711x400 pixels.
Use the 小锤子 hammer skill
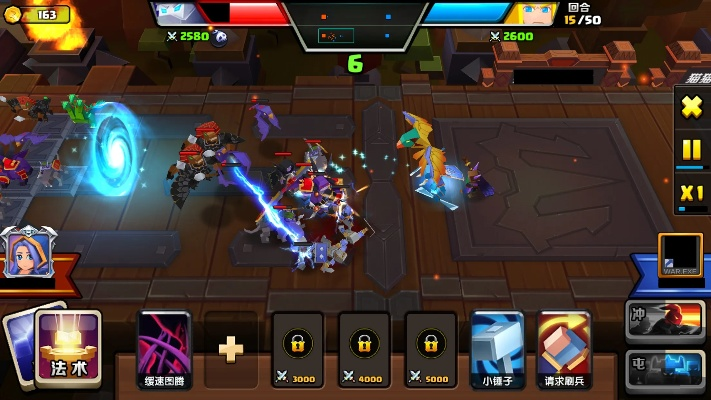click(x=497, y=347)
